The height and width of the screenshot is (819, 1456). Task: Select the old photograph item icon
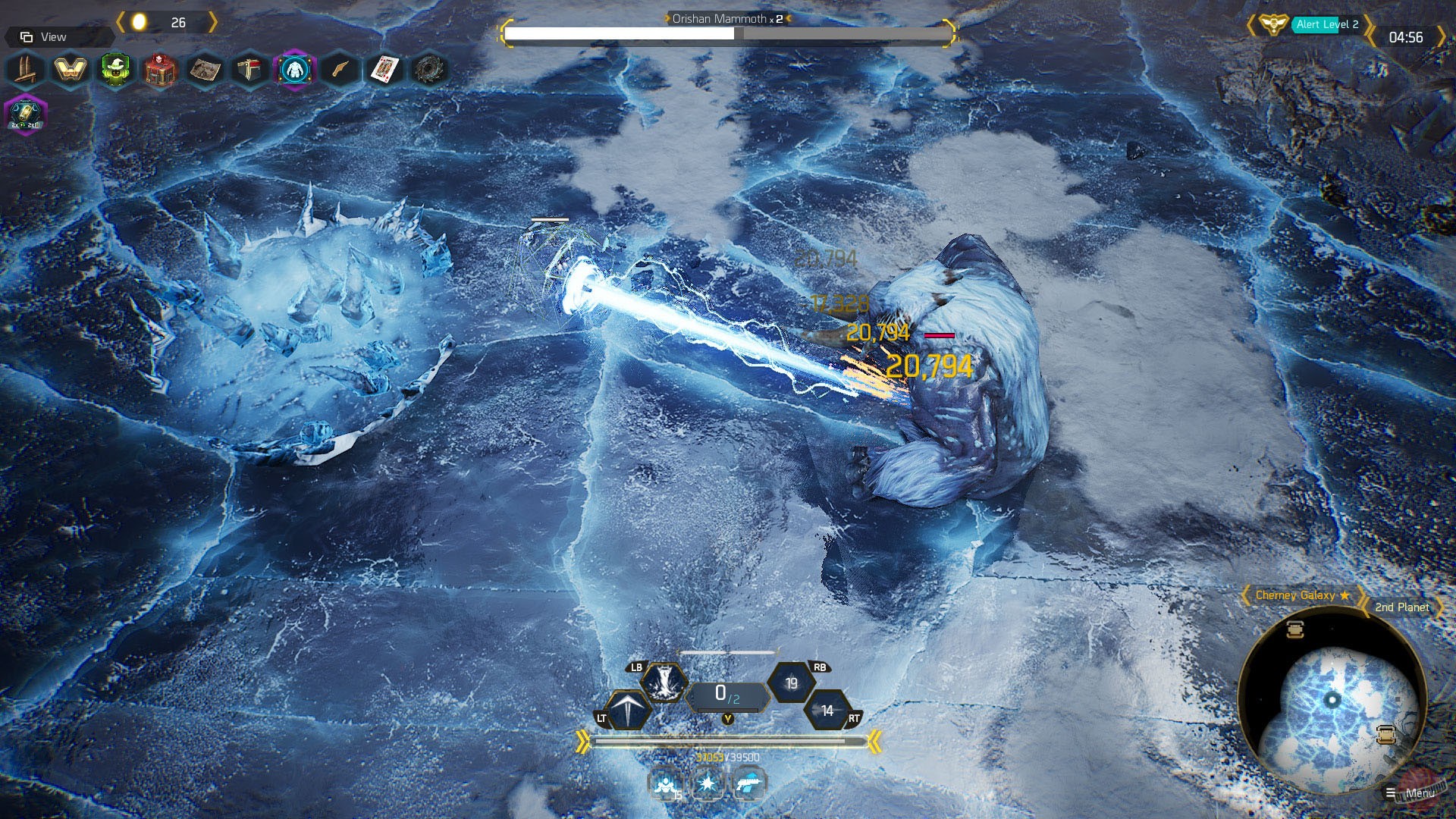click(205, 71)
